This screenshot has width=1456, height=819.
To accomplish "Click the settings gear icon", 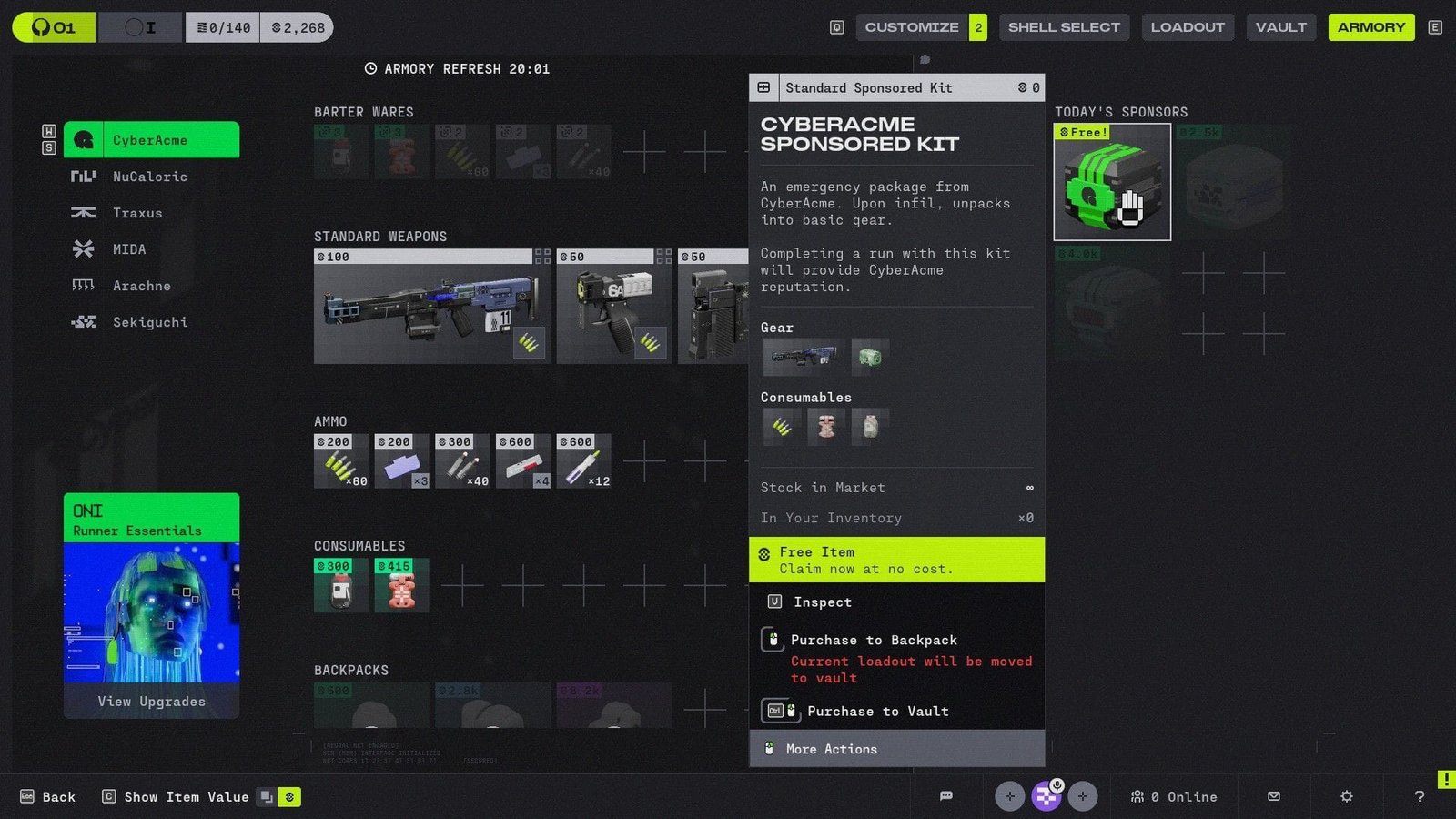I will point(1346,796).
